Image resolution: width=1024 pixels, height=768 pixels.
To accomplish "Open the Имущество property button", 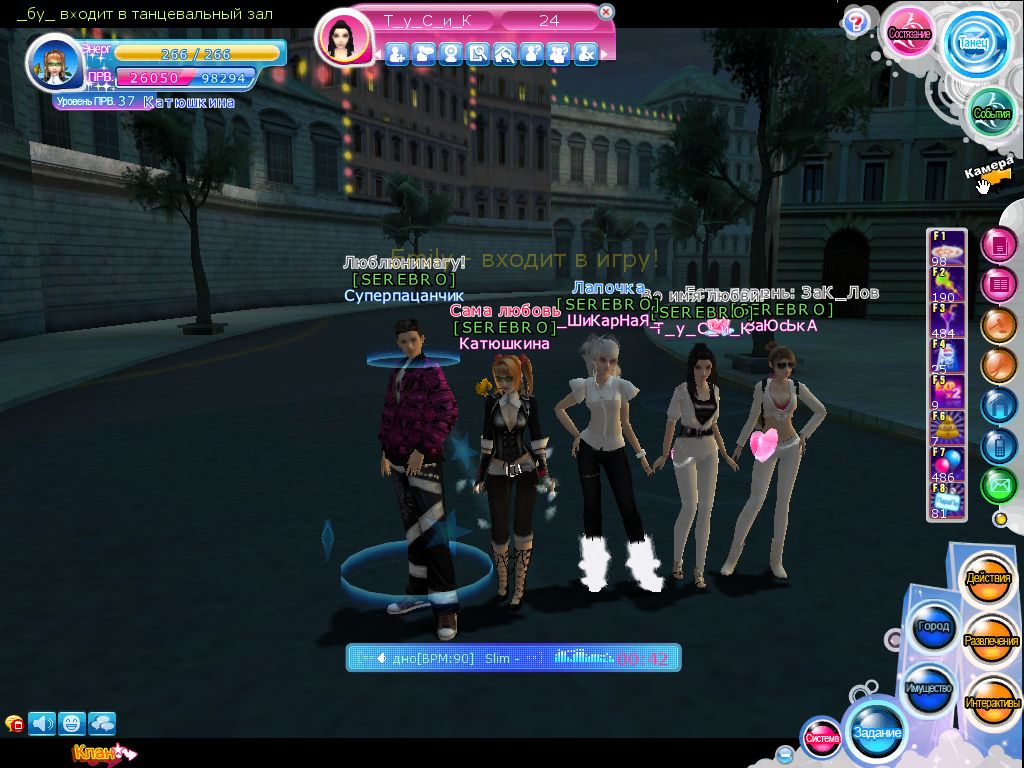I will coord(929,689).
